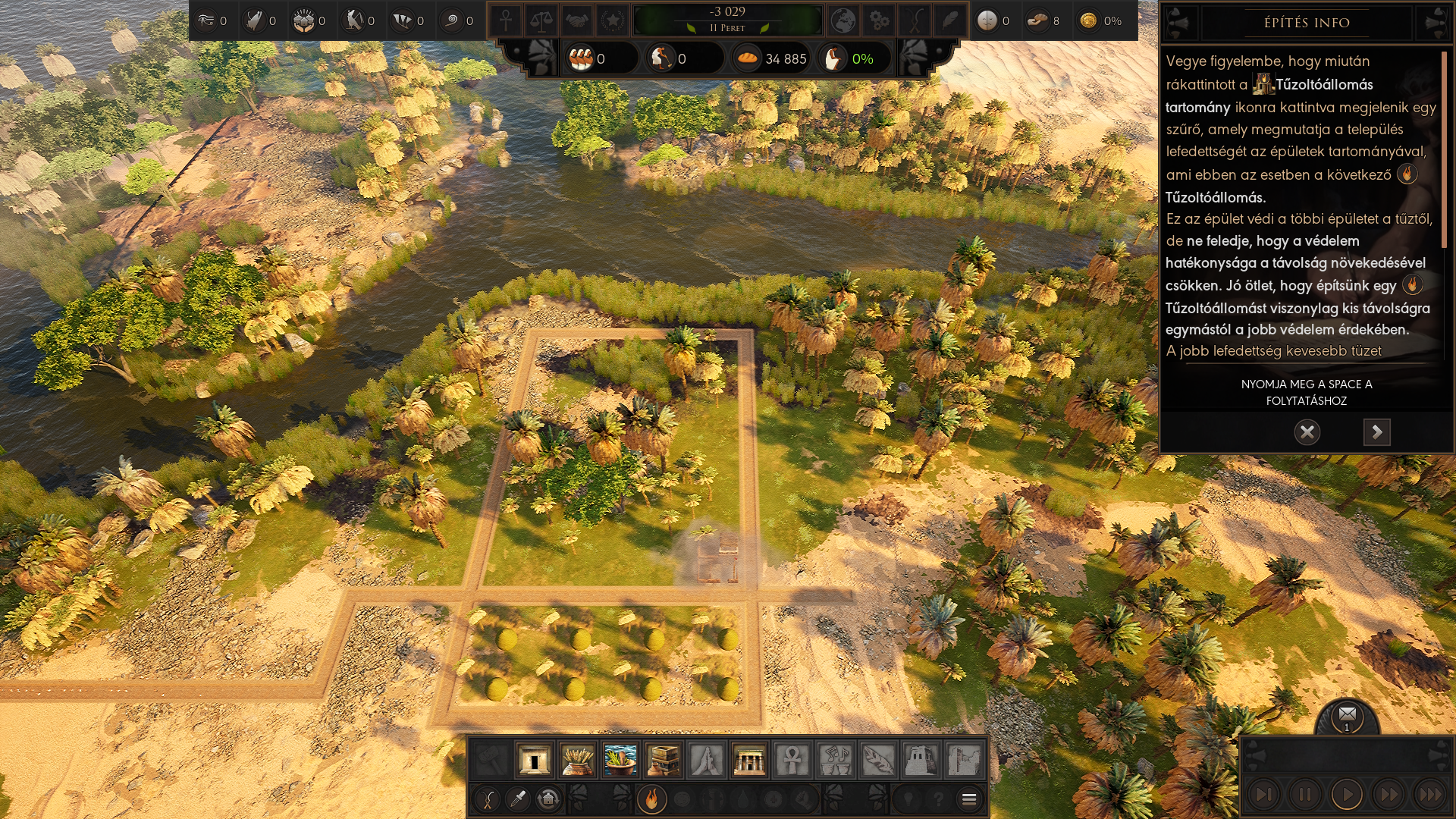
Task: Set game speed to double fast-forward
Action: tap(1389, 794)
